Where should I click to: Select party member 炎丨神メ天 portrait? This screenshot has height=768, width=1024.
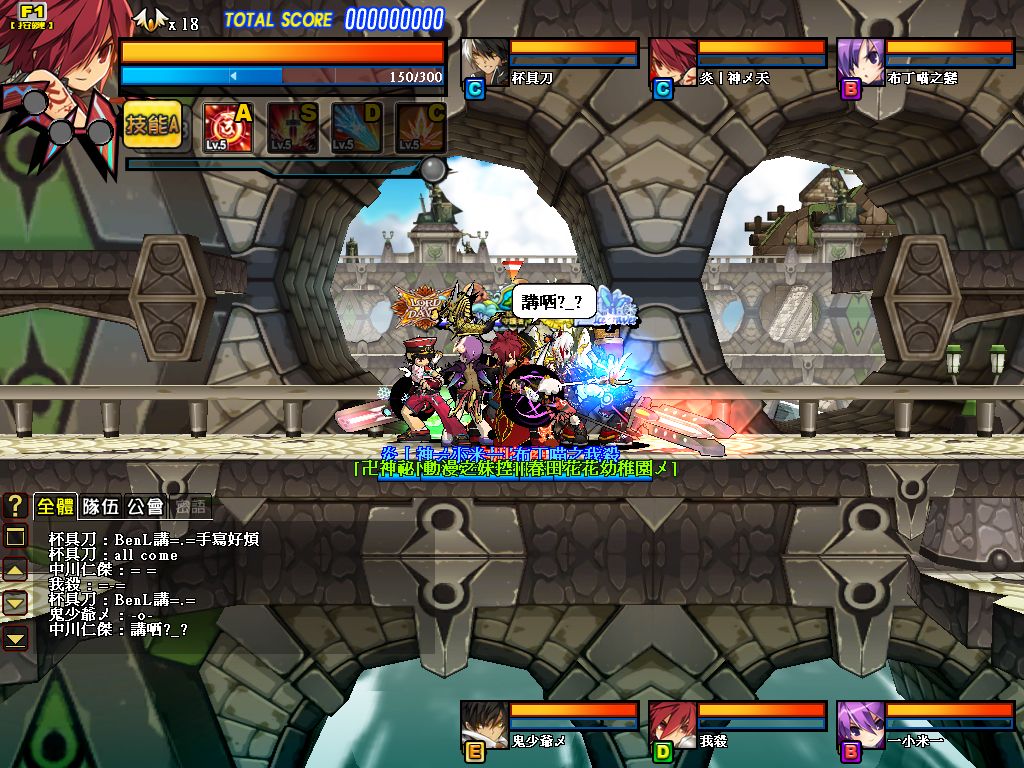(672, 62)
